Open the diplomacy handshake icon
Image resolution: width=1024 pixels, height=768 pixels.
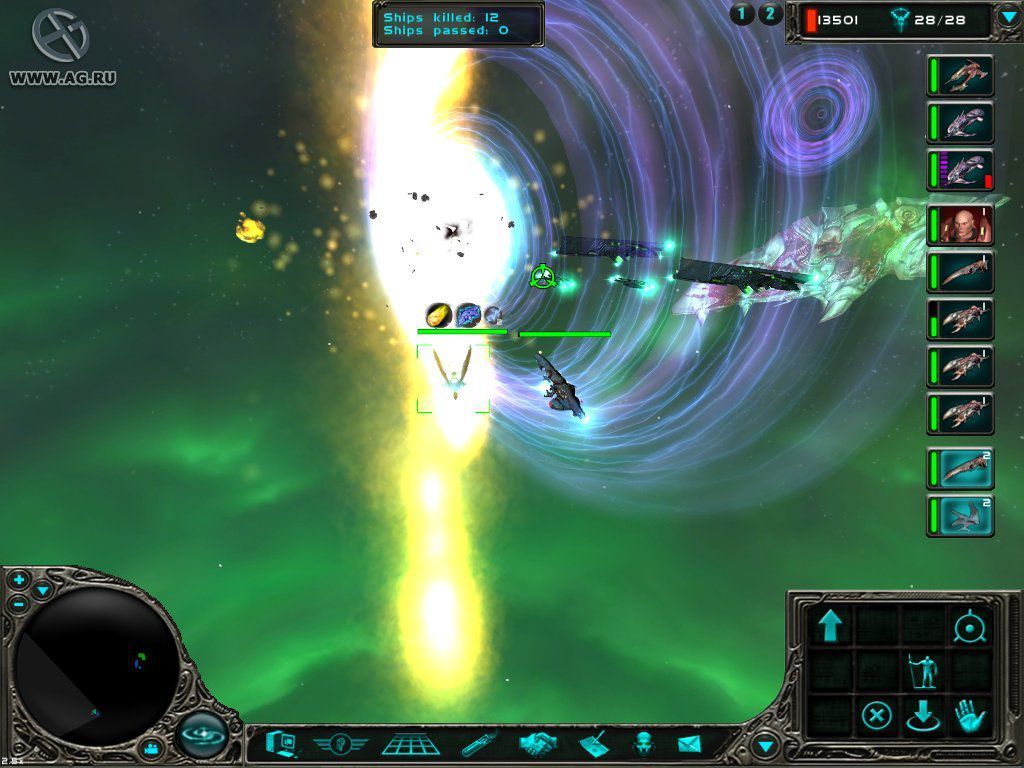[x=537, y=745]
